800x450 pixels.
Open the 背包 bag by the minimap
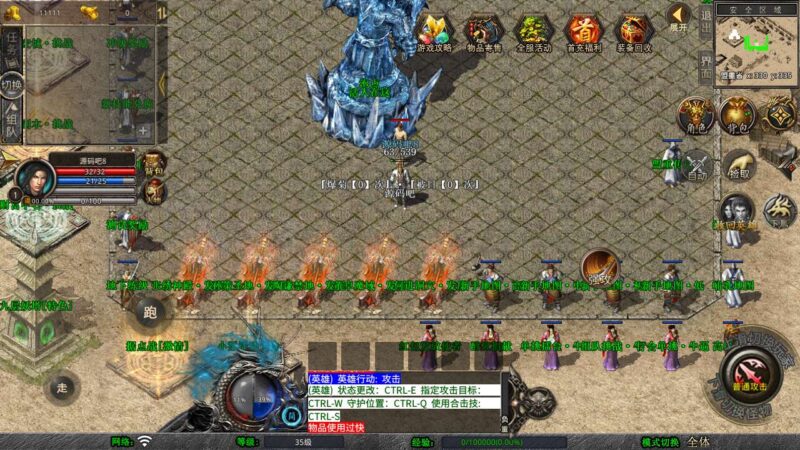736,115
